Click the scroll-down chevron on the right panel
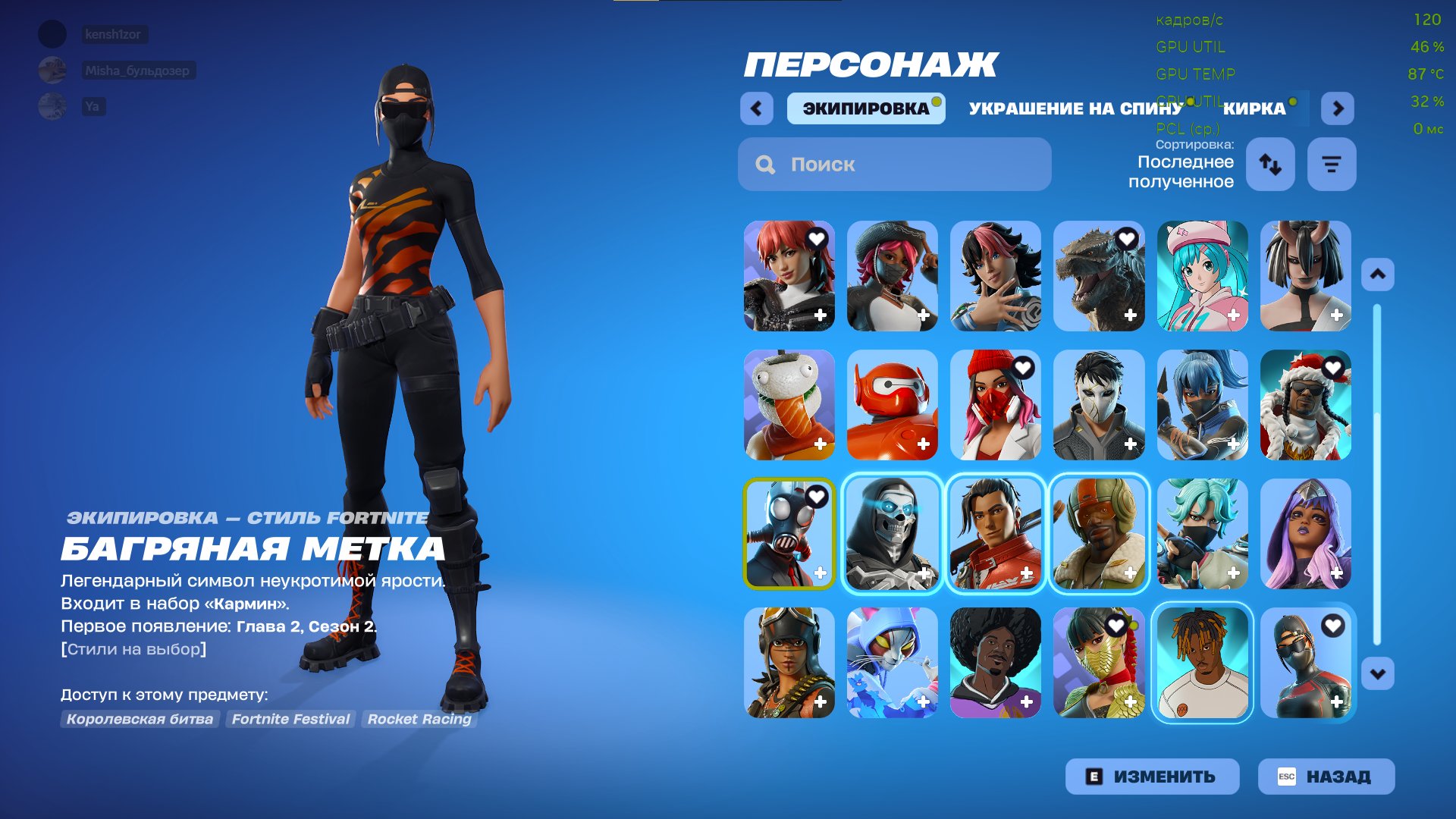Viewport: 1456px width, 819px height. 1379,671
